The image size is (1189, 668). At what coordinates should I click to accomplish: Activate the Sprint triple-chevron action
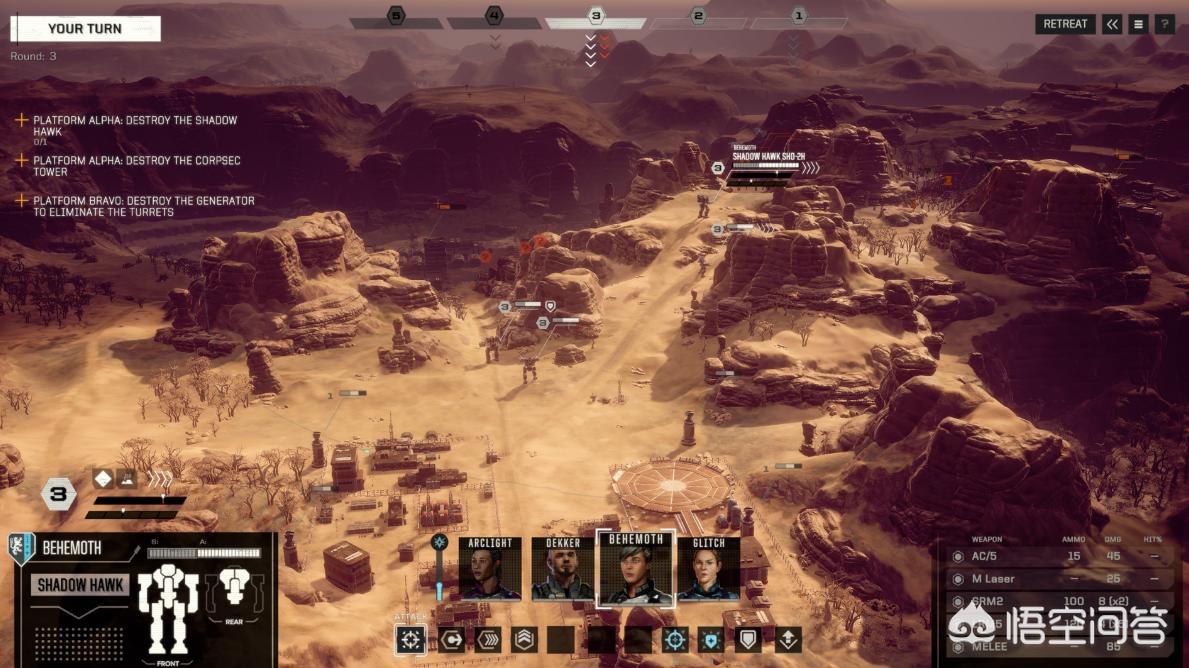click(x=488, y=640)
